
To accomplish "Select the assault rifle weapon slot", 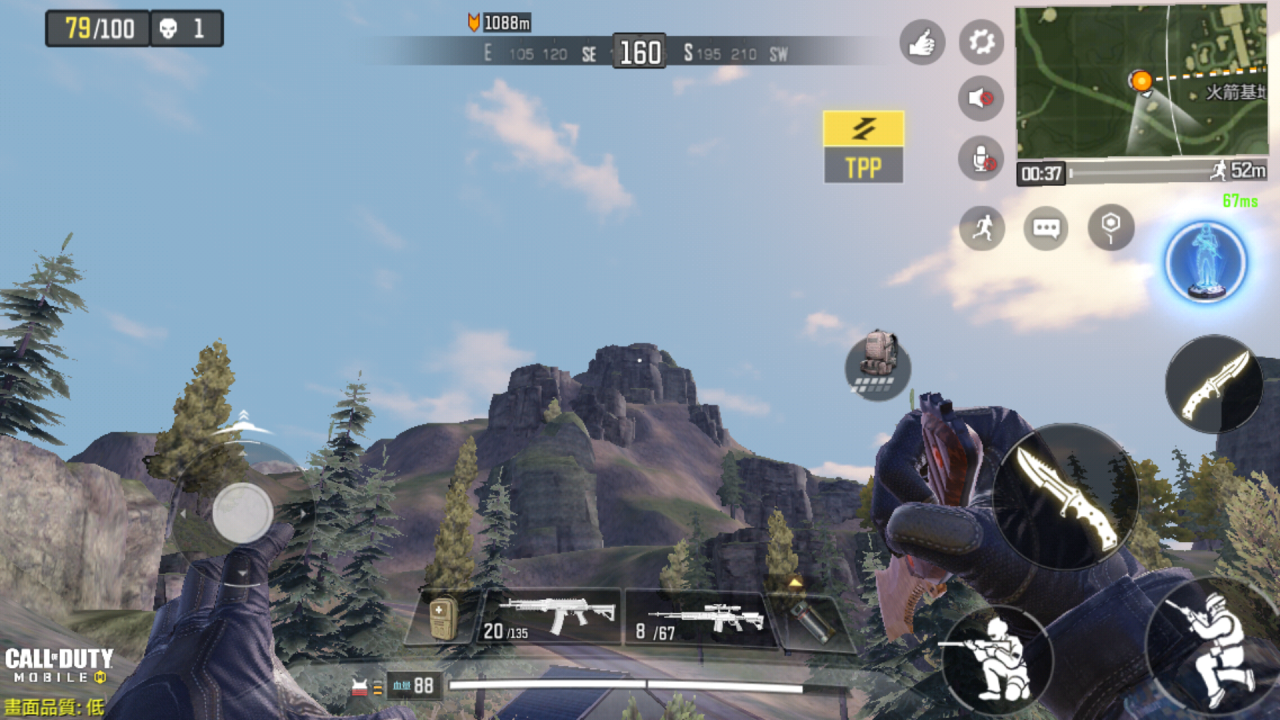I will (x=553, y=618).
